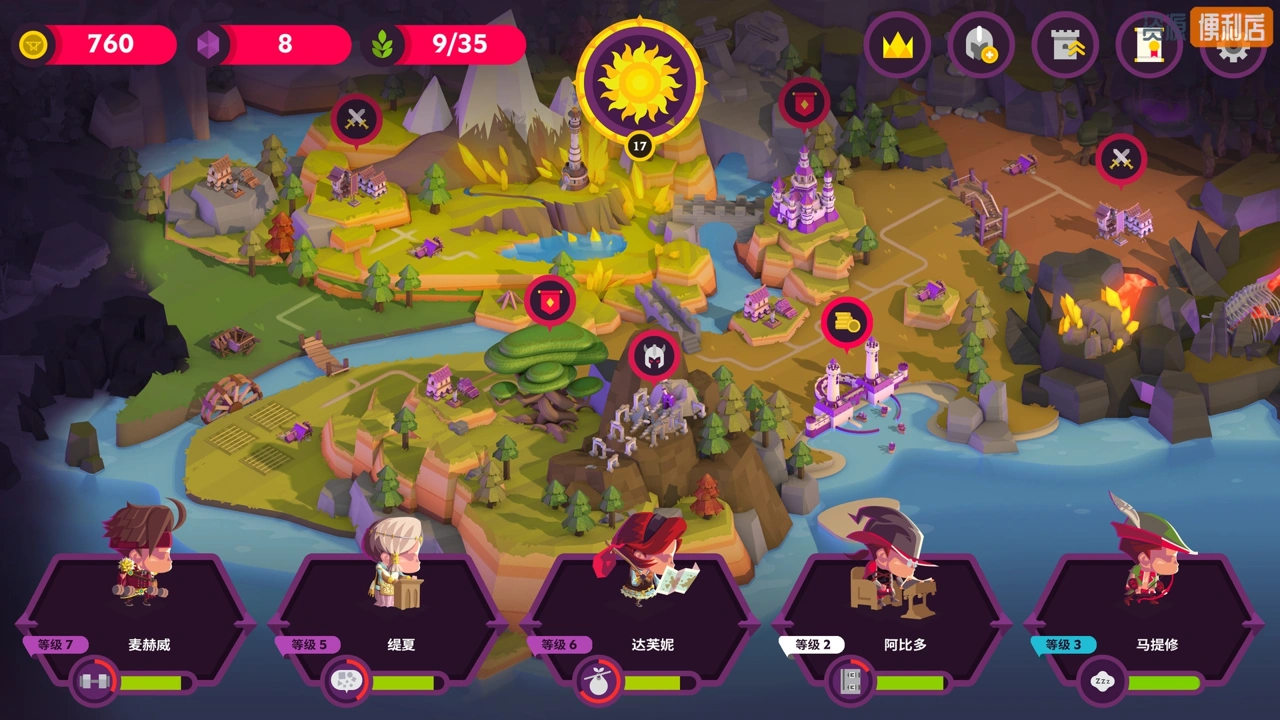Viewport: 1280px width, 720px height.
Task: Open the certificate scroll button
Action: coord(1149,45)
